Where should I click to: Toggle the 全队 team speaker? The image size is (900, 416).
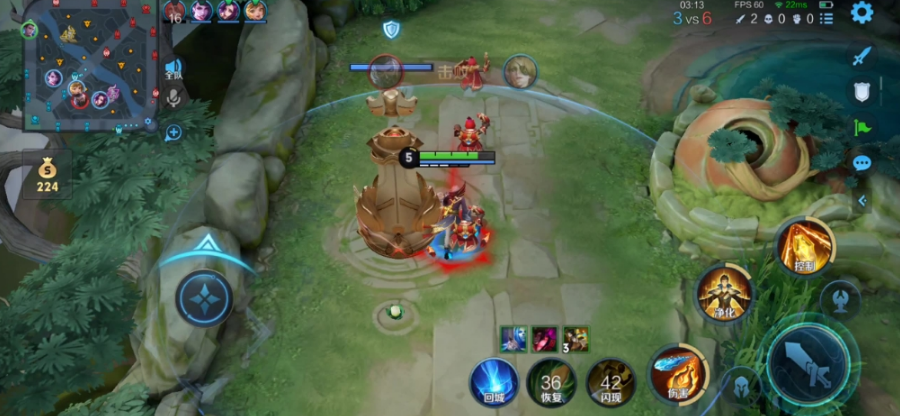click(173, 69)
